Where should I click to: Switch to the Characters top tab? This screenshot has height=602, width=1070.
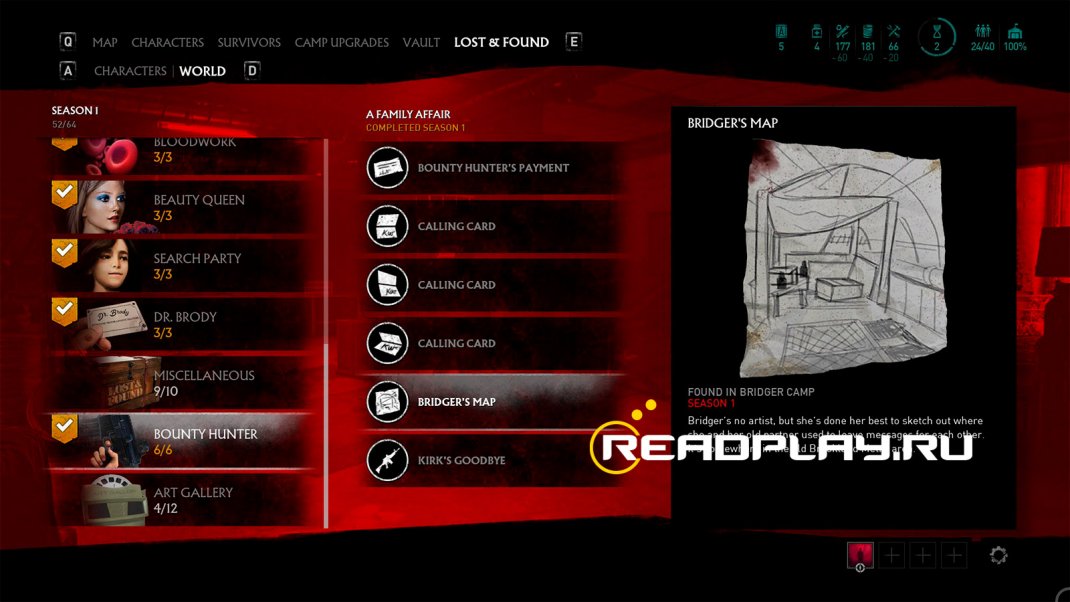[167, 43]
